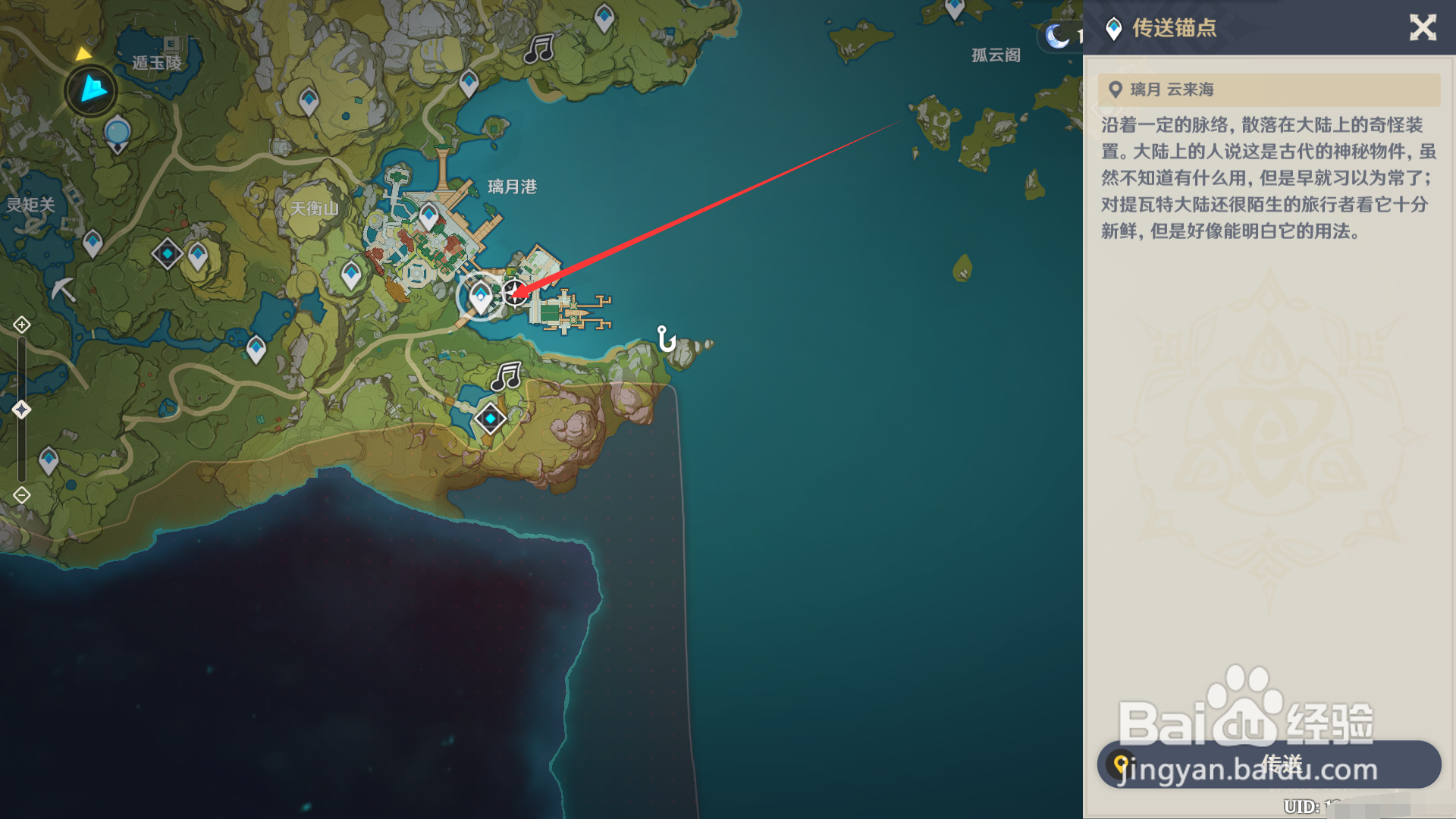1456x819 pixels.
Task: Zoom in the map with plus button
Action: pos(21,325)
